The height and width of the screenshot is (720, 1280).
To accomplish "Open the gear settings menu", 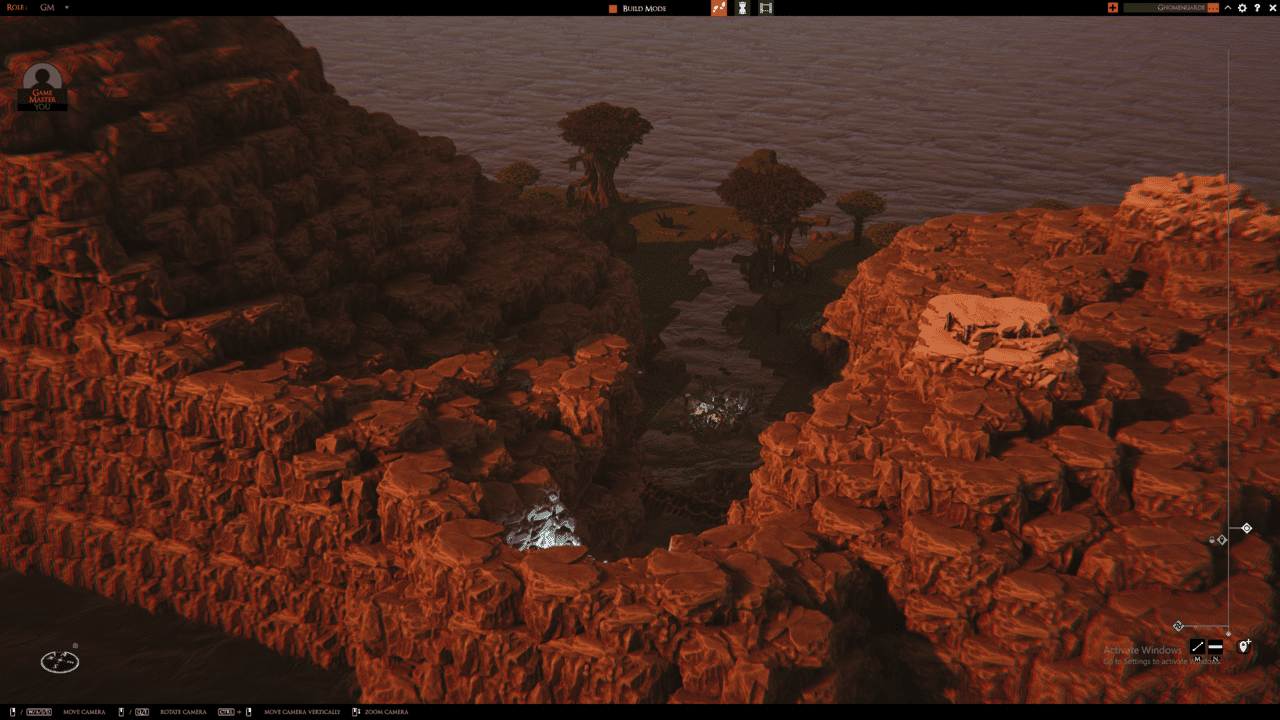I will coord(1243,8).
